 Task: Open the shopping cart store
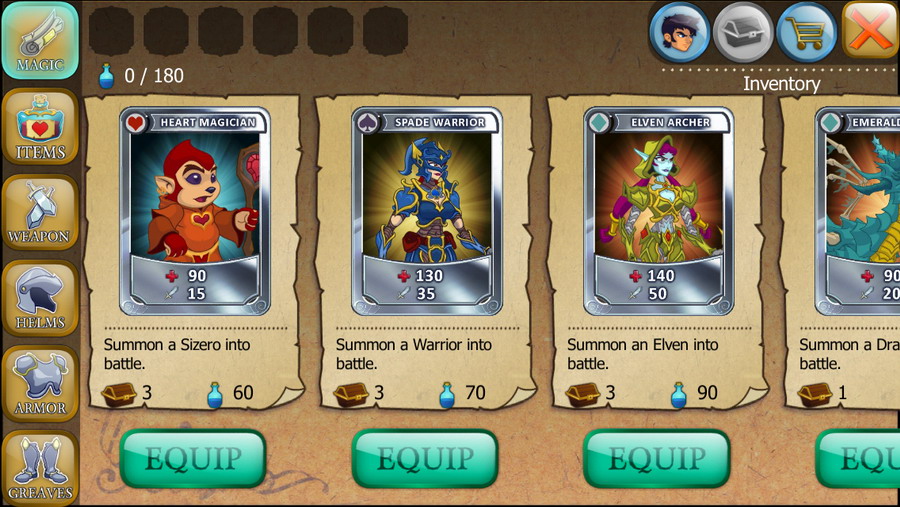point(806,32)
